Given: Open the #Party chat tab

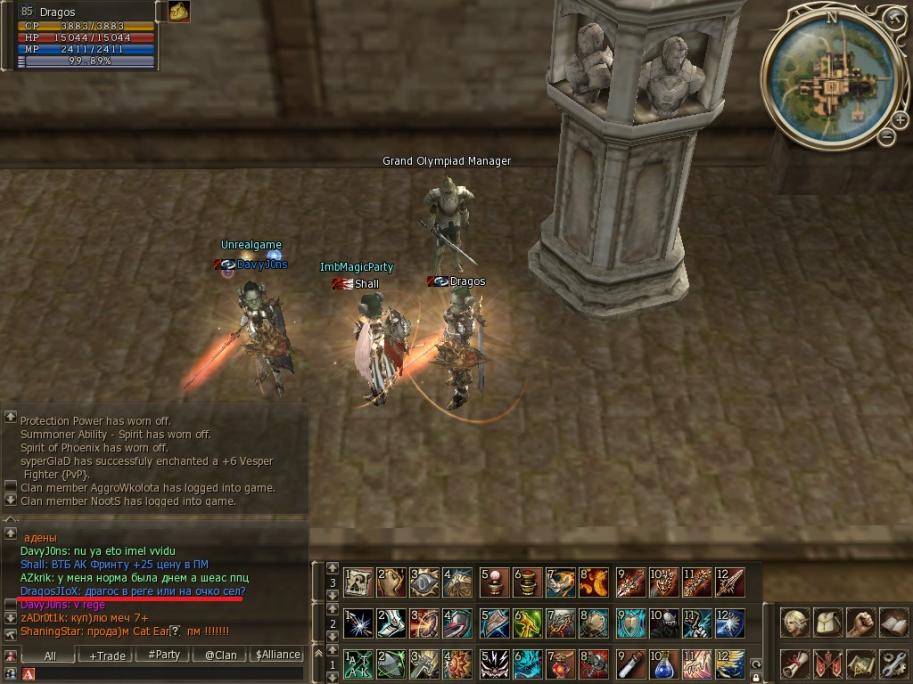Looking at the screenshot, I should pos(164,655).
